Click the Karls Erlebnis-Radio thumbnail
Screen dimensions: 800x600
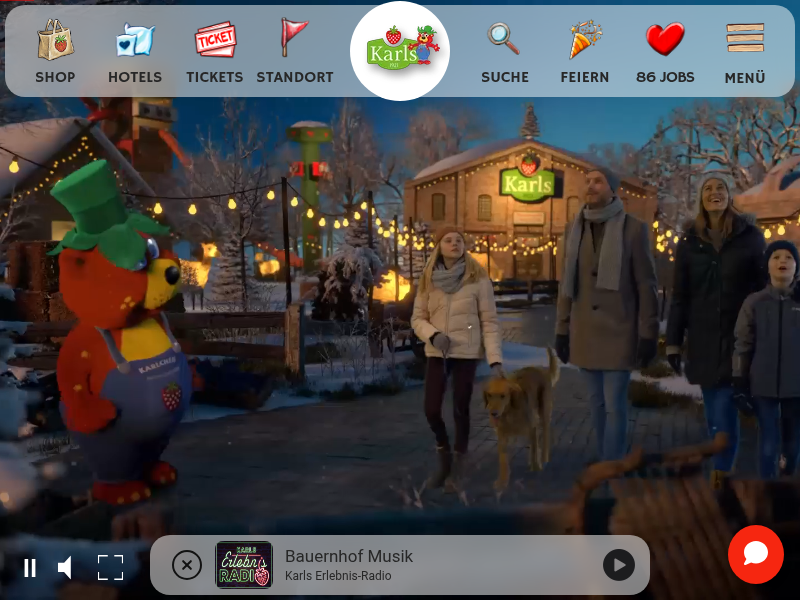[x=244, y=565]
